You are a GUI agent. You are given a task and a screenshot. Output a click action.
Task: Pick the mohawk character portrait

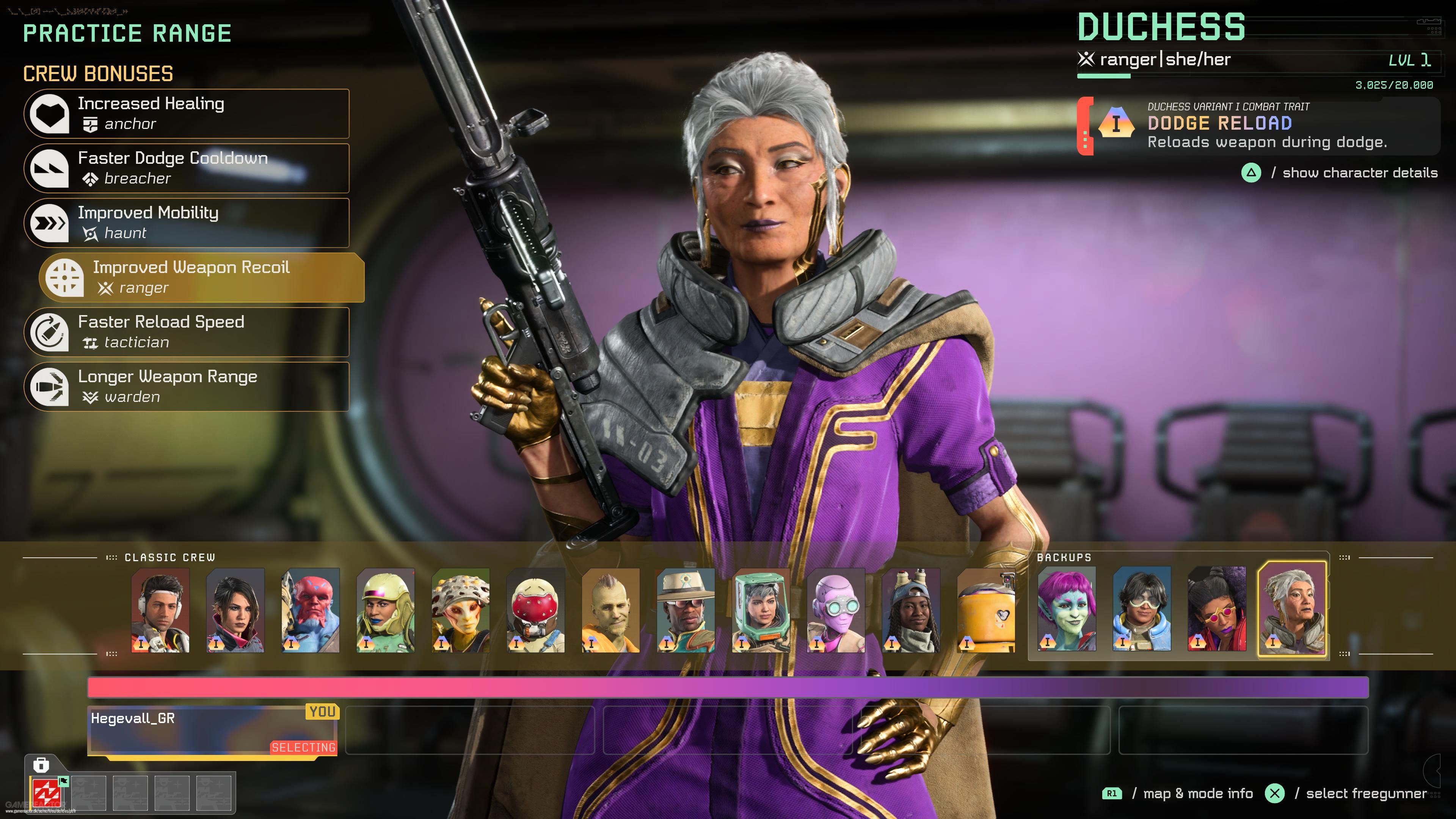611,610
